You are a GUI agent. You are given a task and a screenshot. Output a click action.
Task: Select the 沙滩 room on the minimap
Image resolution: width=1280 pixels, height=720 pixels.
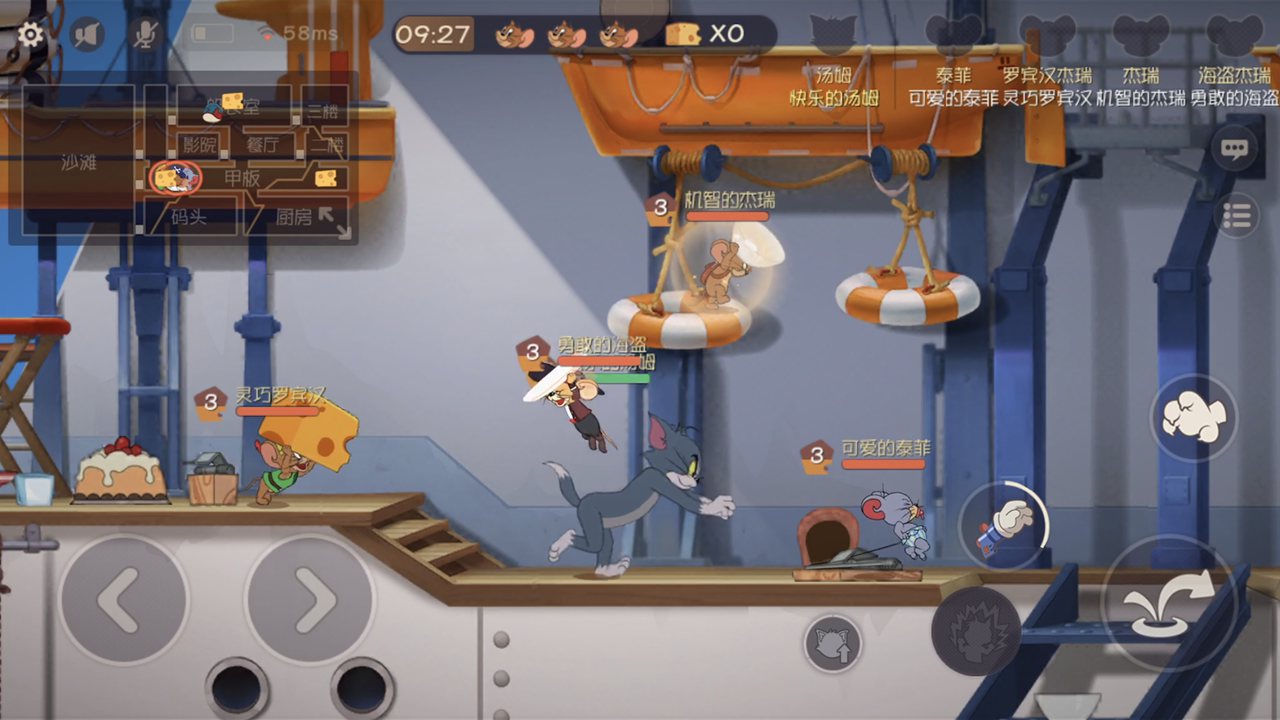[x=79, y=163]
